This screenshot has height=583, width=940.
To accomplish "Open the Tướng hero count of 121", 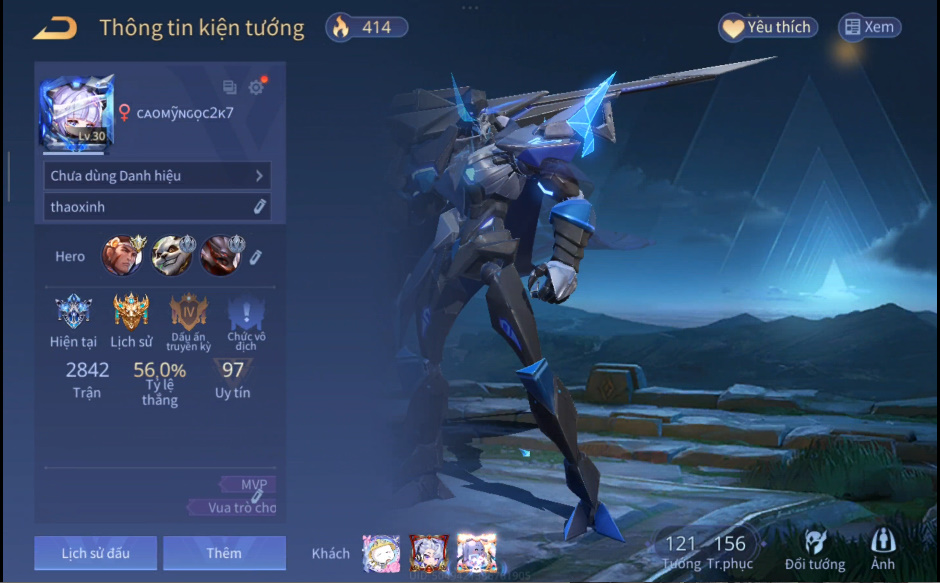I will point(680,551).
